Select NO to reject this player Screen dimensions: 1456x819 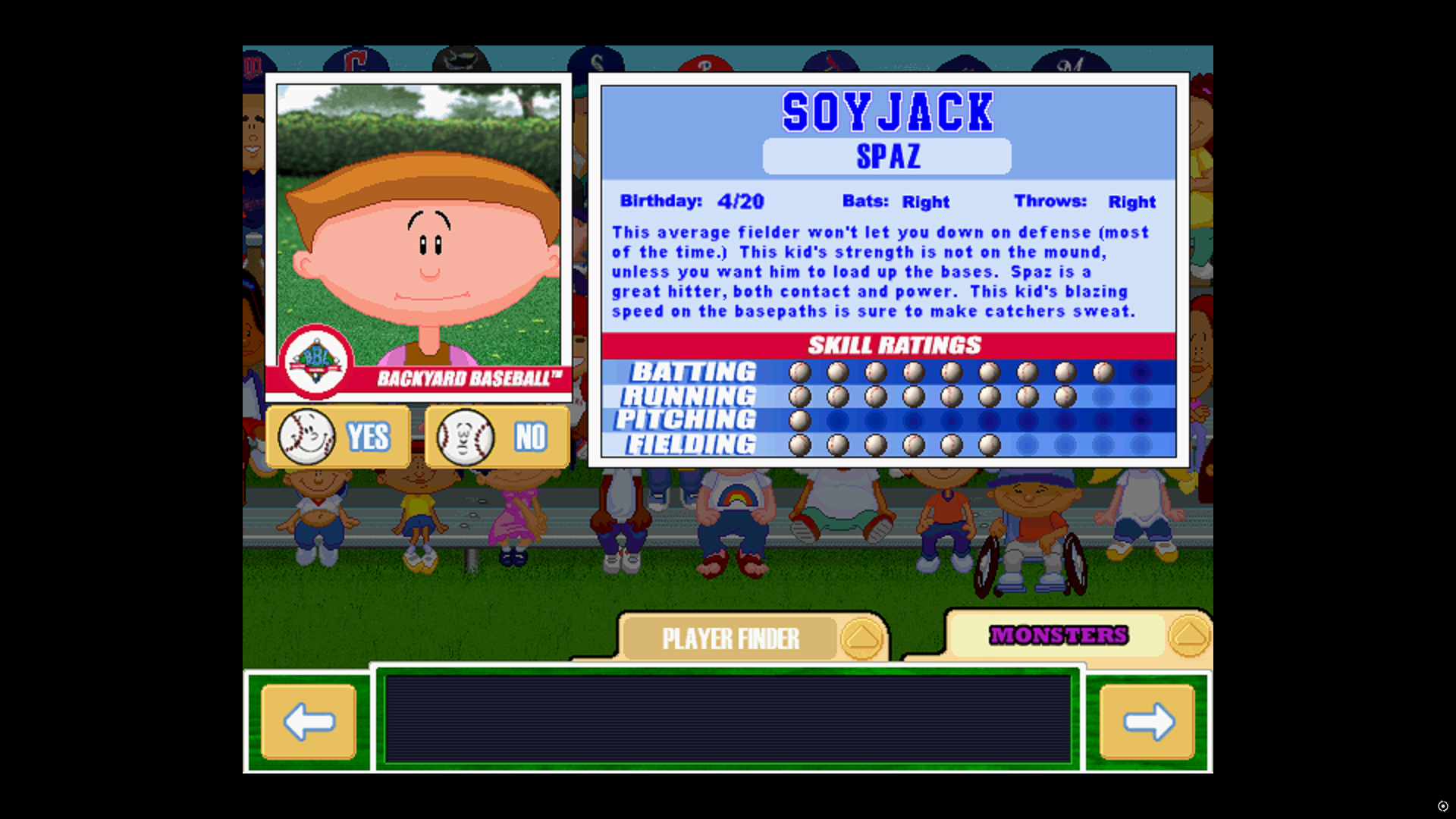pyautogui.click(x=497, y=437)
